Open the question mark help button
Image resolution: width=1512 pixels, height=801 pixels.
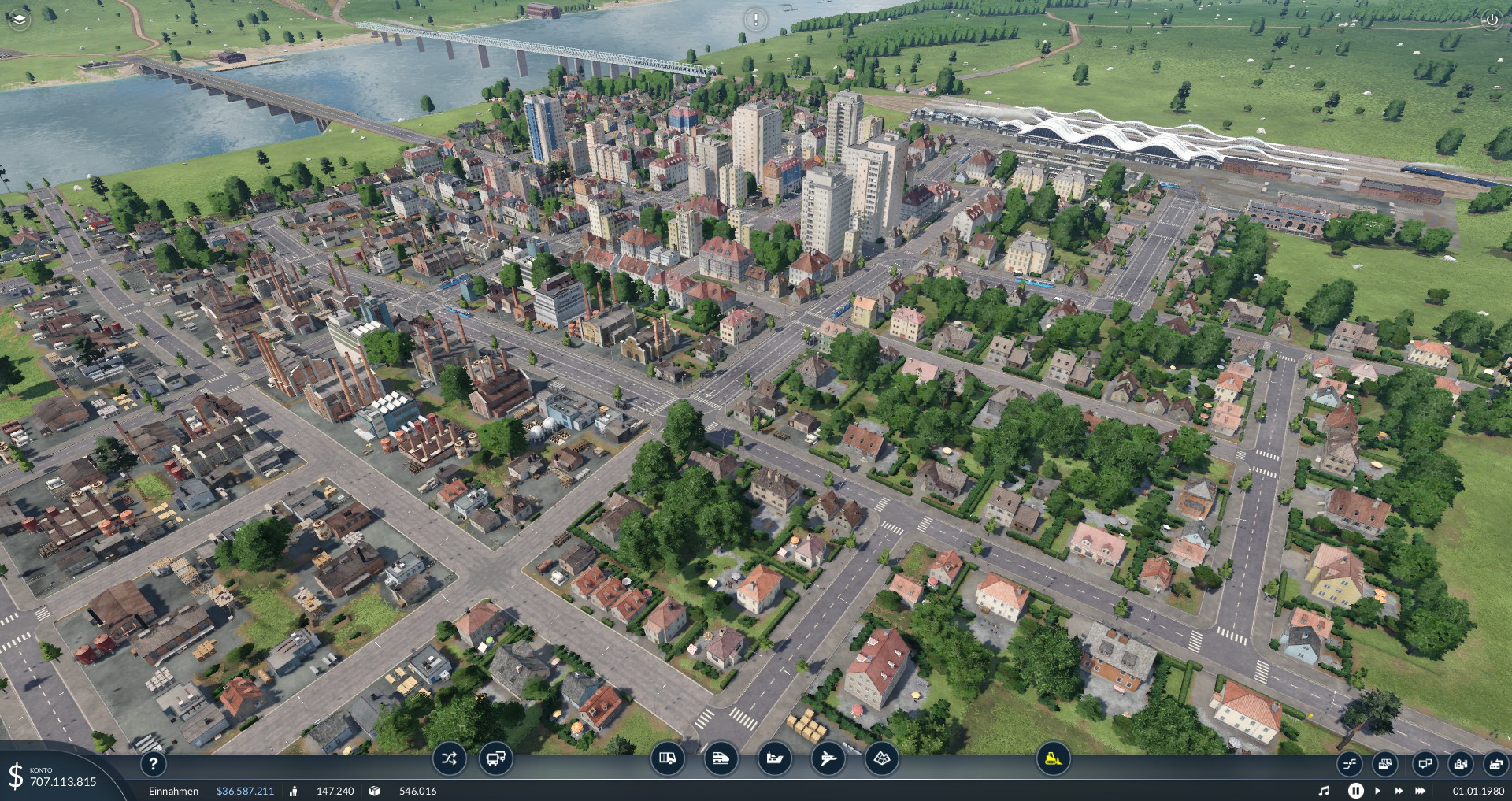pos(153,763)
